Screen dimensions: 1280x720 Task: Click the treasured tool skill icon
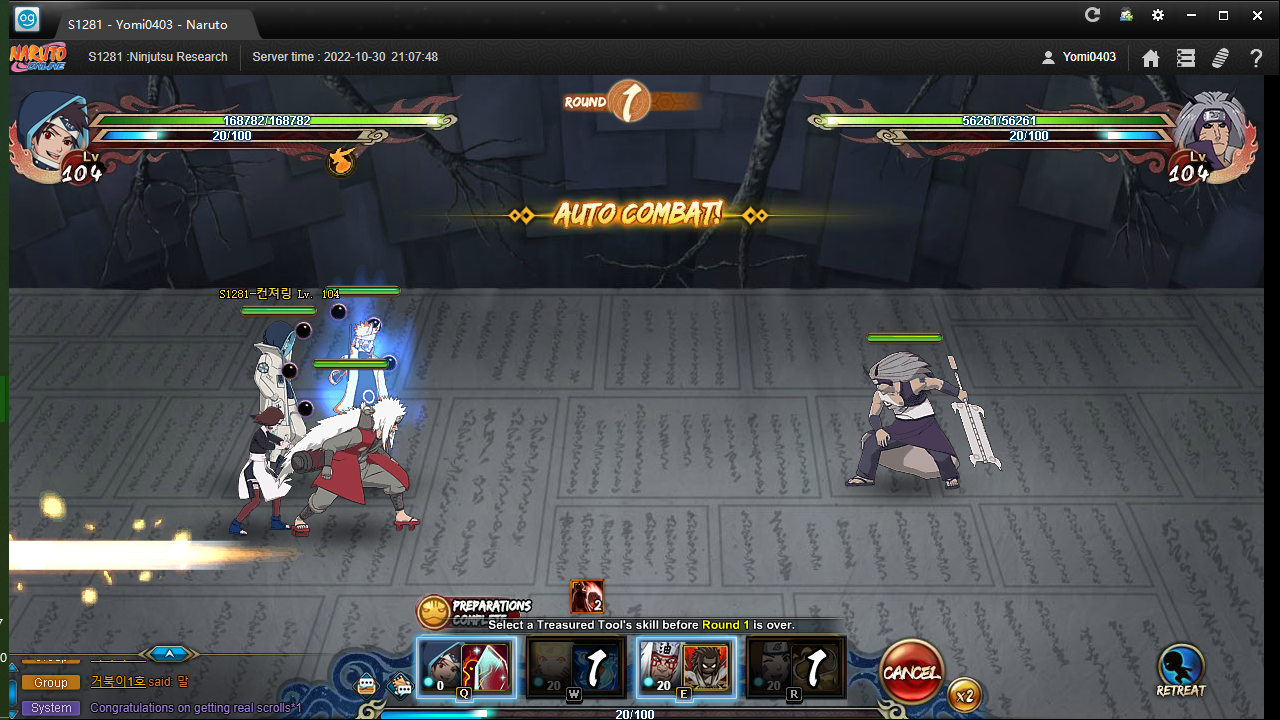point(587,597)
